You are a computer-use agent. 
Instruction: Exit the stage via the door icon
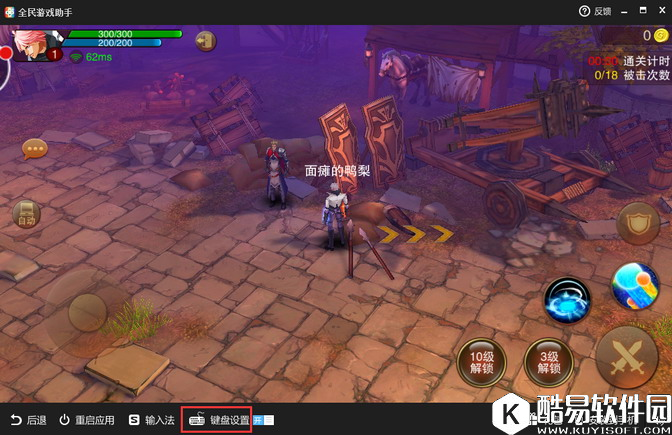(205, 41)
